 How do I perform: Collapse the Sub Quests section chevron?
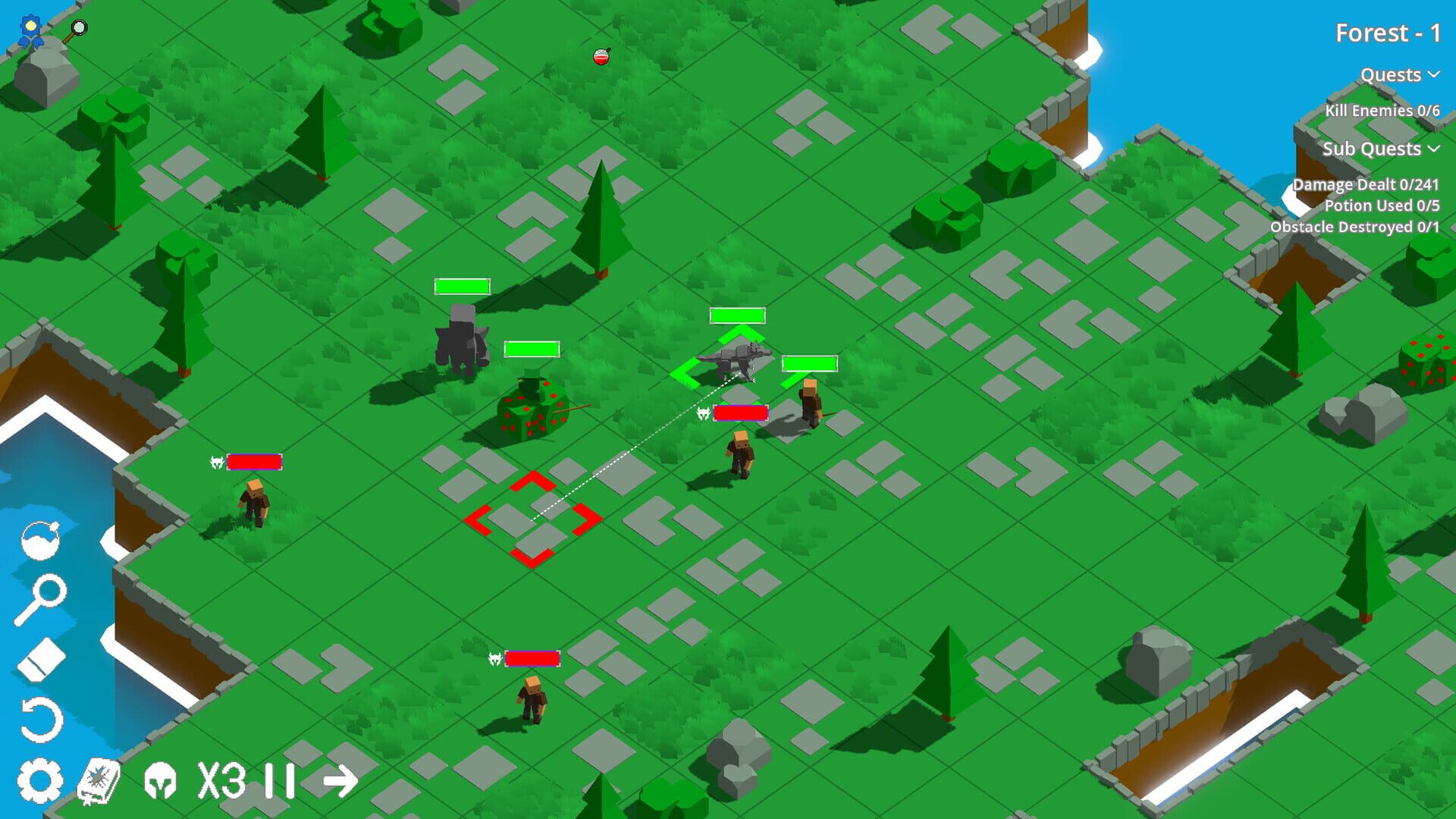[1433, 149]
